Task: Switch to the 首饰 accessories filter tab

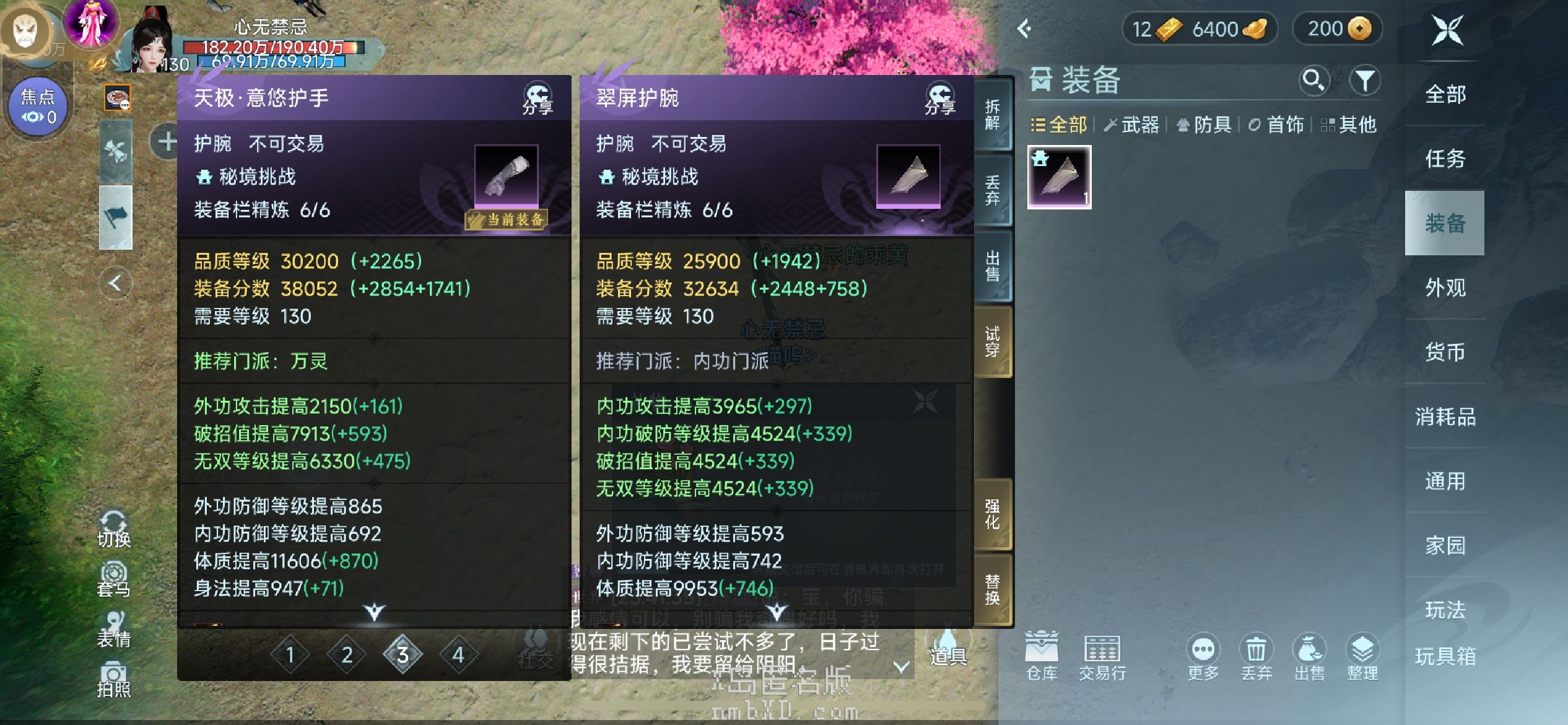Action: [x=1276, y=125]
